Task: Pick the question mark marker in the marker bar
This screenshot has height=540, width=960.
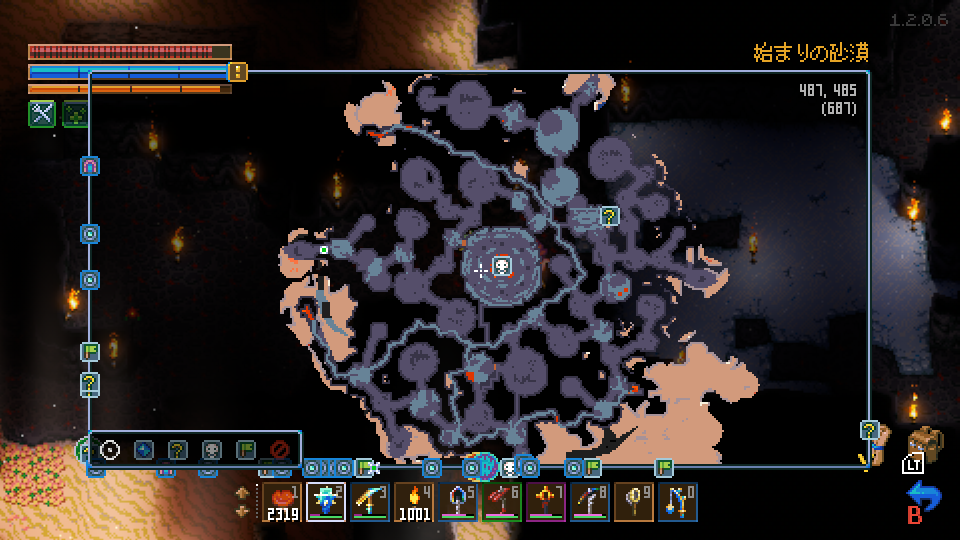Action: [178, 450]
